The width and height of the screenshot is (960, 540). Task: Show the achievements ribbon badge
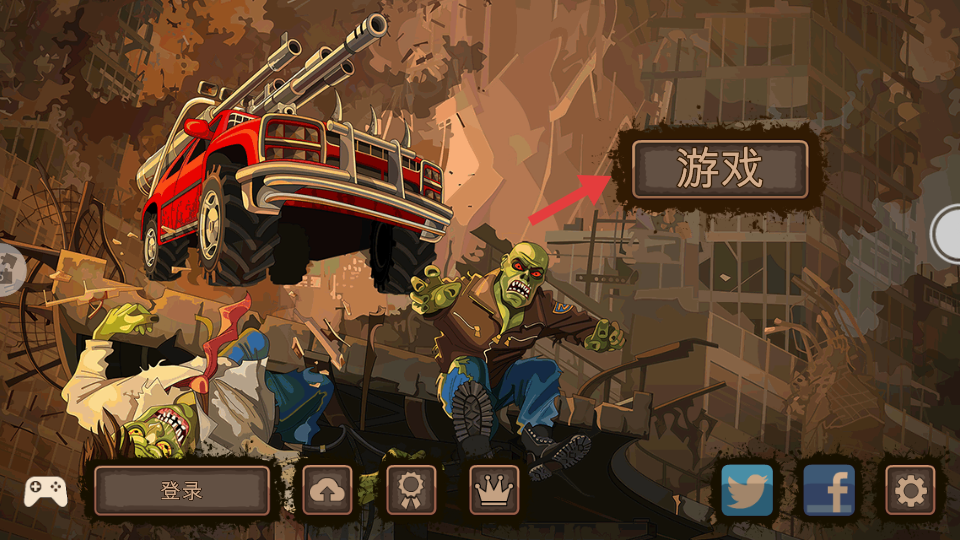tap(411, 490)
